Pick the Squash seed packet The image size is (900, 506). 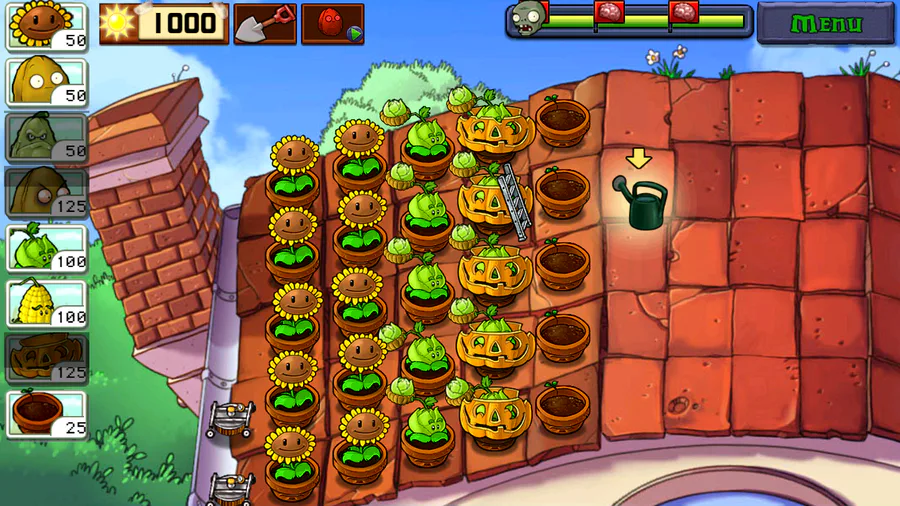coord(47,137)
